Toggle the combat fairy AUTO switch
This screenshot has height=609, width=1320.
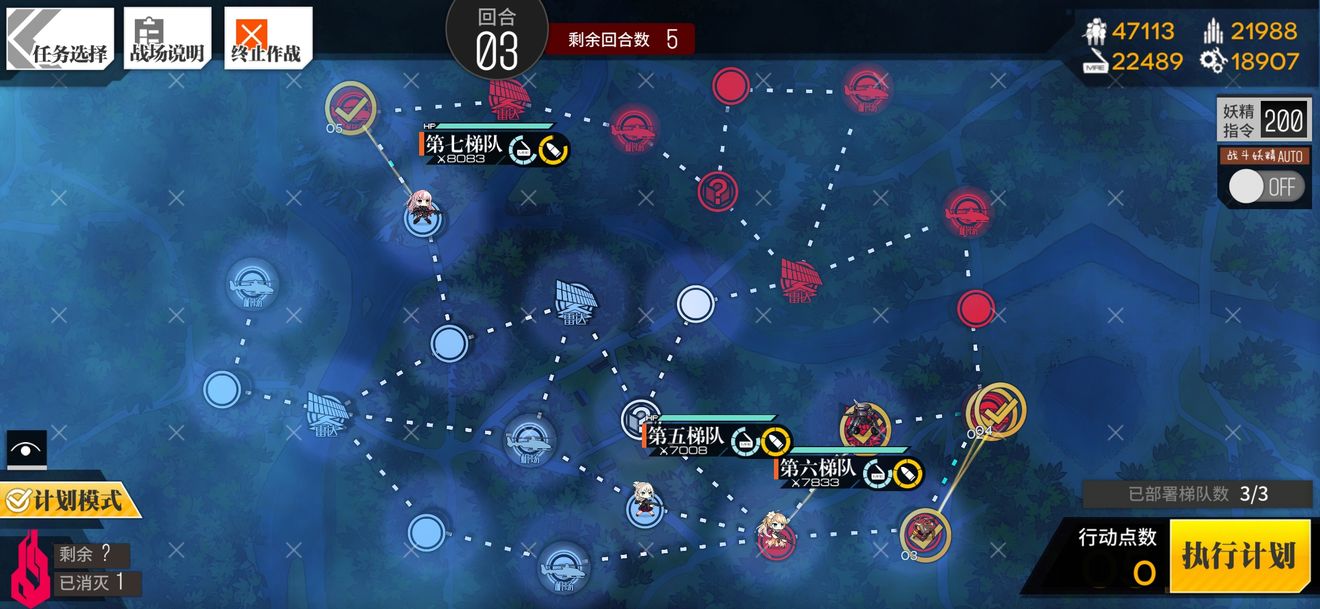coord(1265,187)
